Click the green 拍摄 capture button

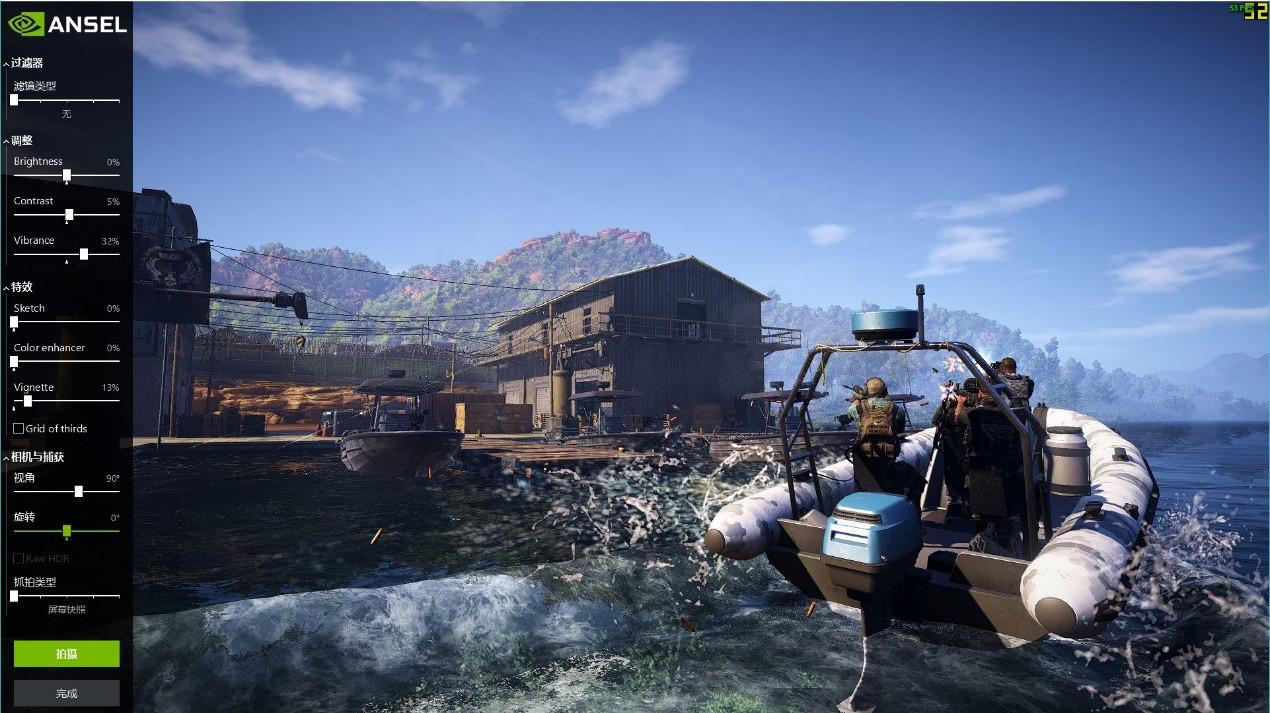click(66, 654)
